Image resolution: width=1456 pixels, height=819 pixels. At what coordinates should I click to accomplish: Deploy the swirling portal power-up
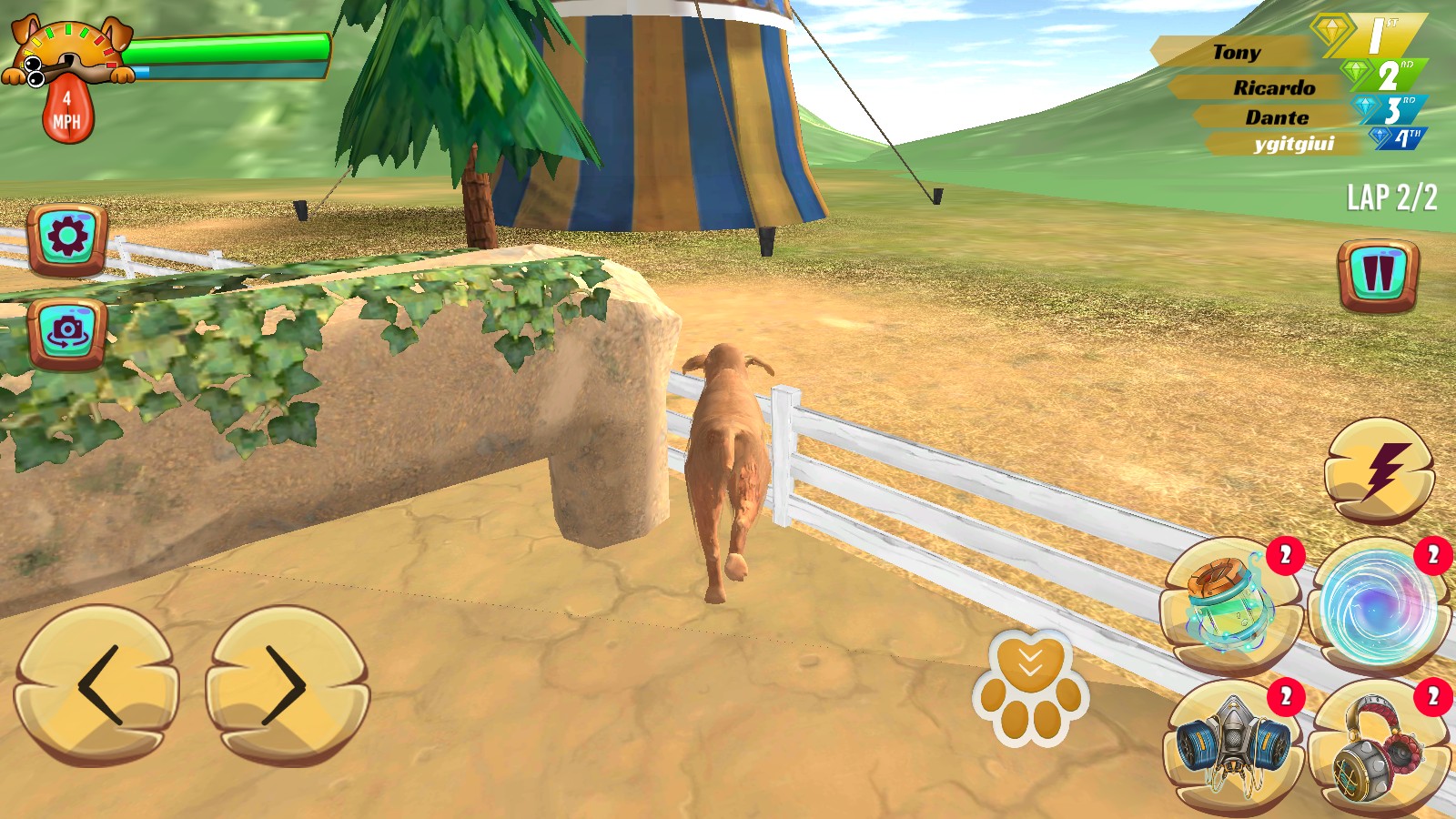(x=1379, y=598)
